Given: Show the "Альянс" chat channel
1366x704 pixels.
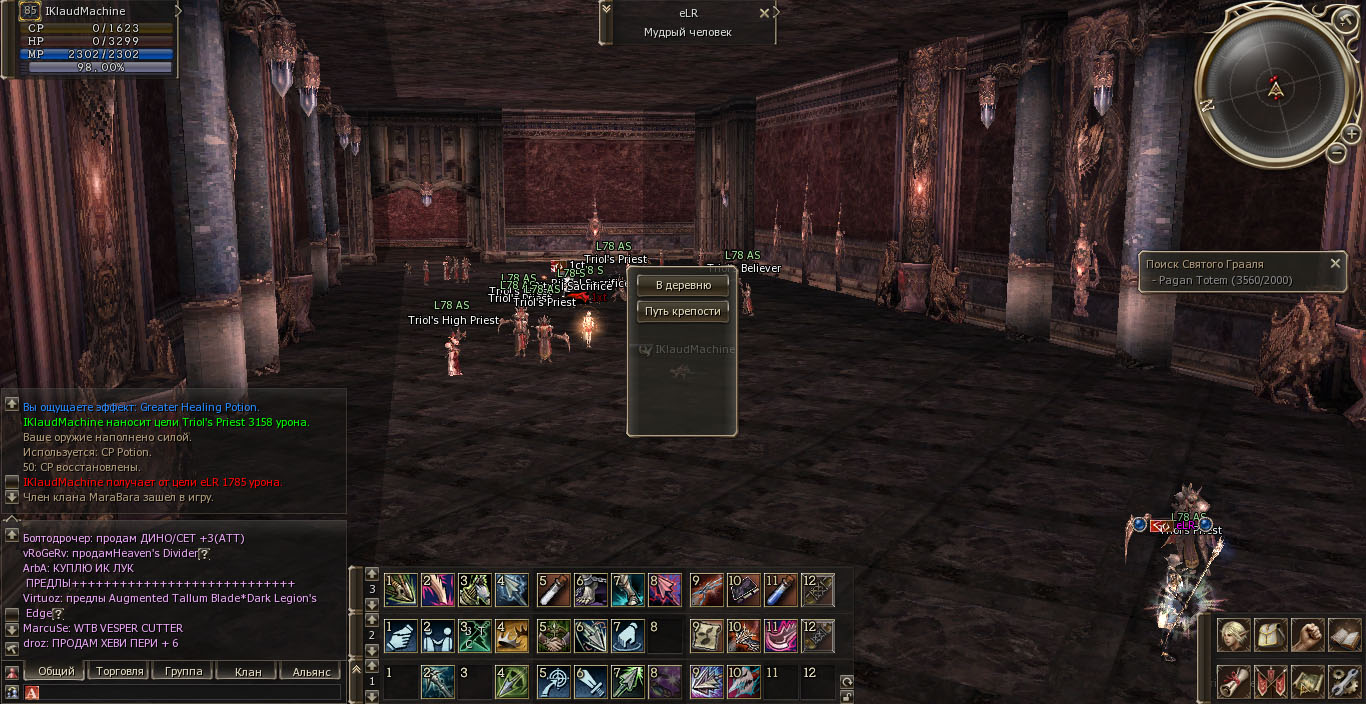Looking at the screenshot, I should (x=311, y=671).
